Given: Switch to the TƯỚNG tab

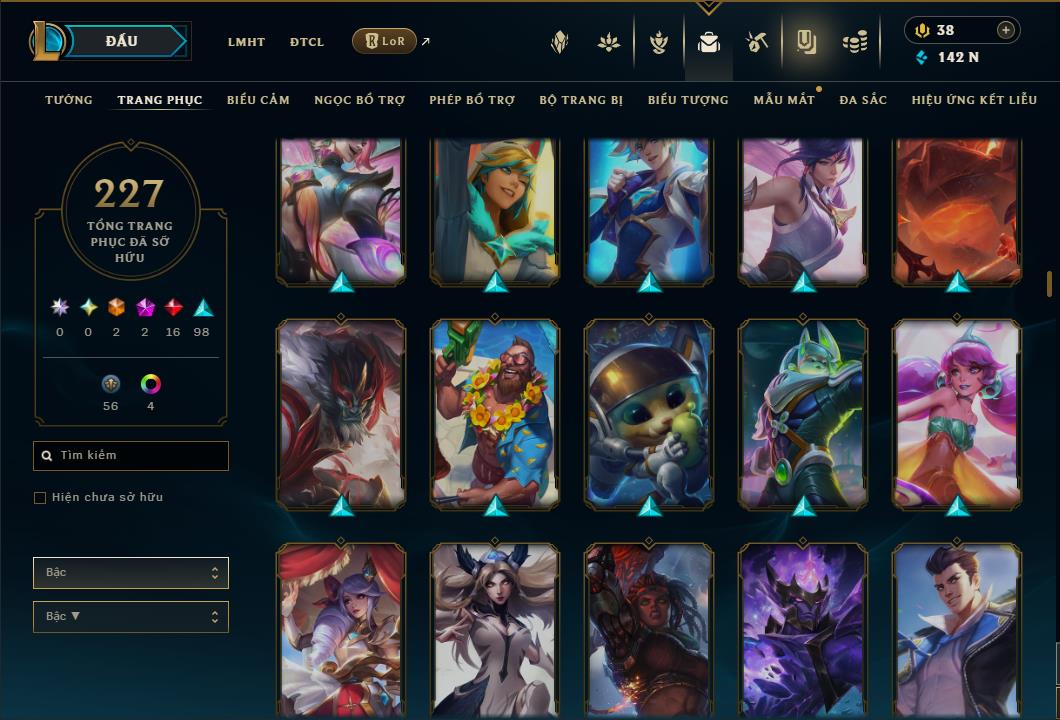Looking at the screenshot, I should point(69,100).
